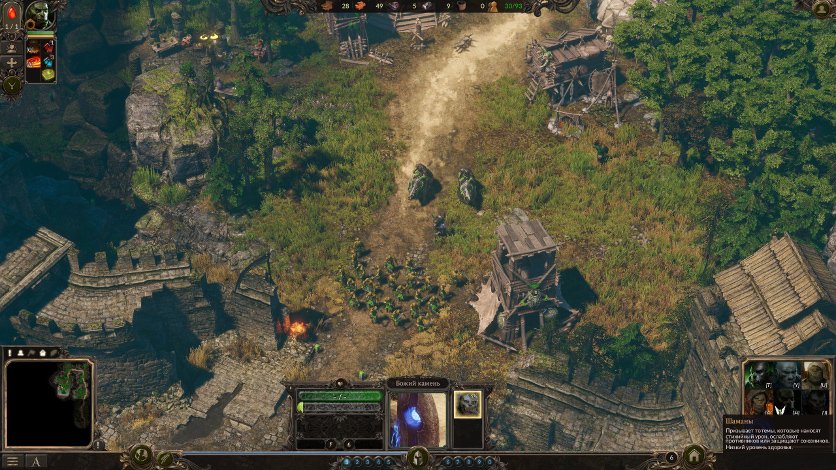Open the hamburger menu button

point(11,461)
